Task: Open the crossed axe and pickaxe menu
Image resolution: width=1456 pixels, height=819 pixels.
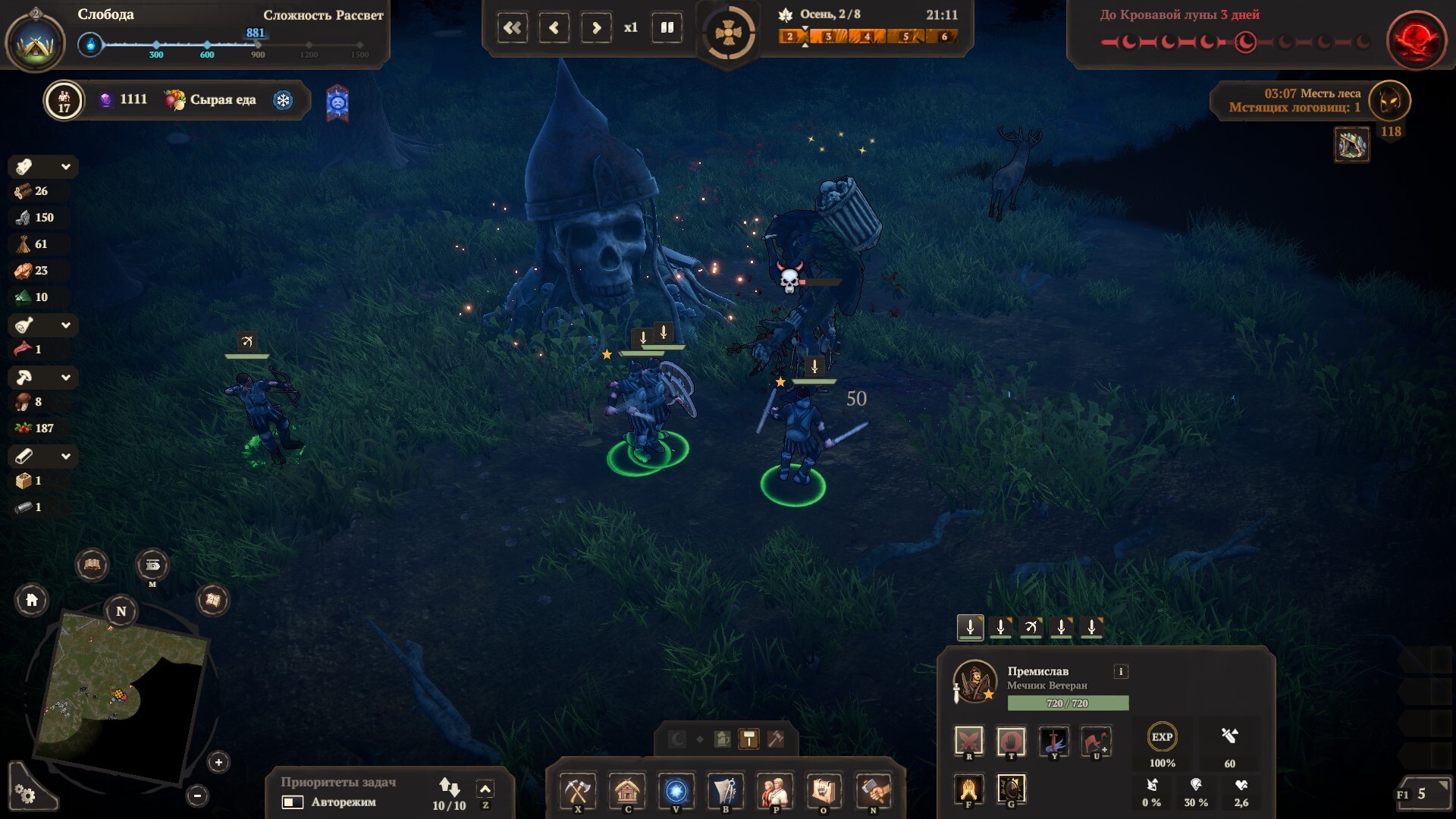Action: [578, 791]
